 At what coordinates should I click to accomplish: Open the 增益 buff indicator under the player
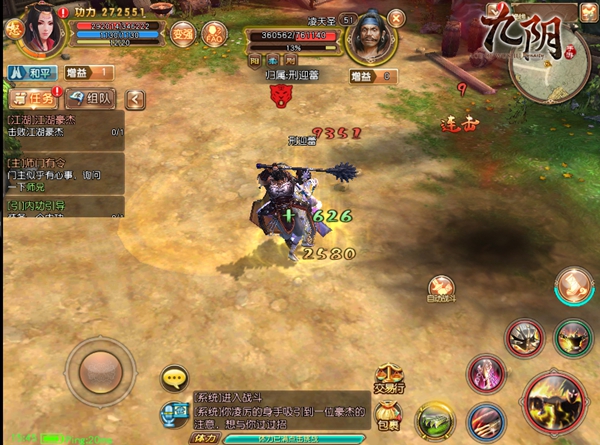(88, 72)
